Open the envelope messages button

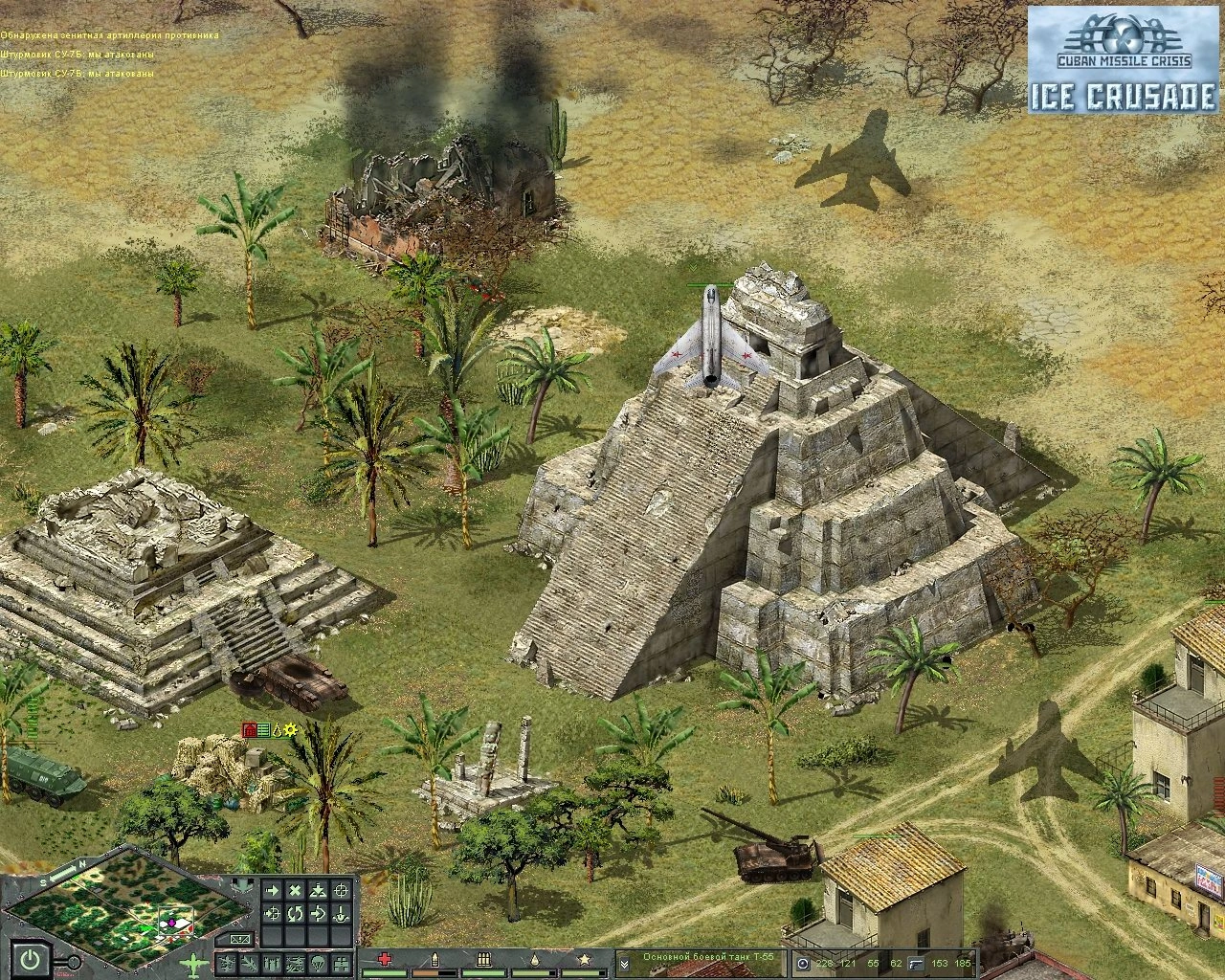(240, 938)
